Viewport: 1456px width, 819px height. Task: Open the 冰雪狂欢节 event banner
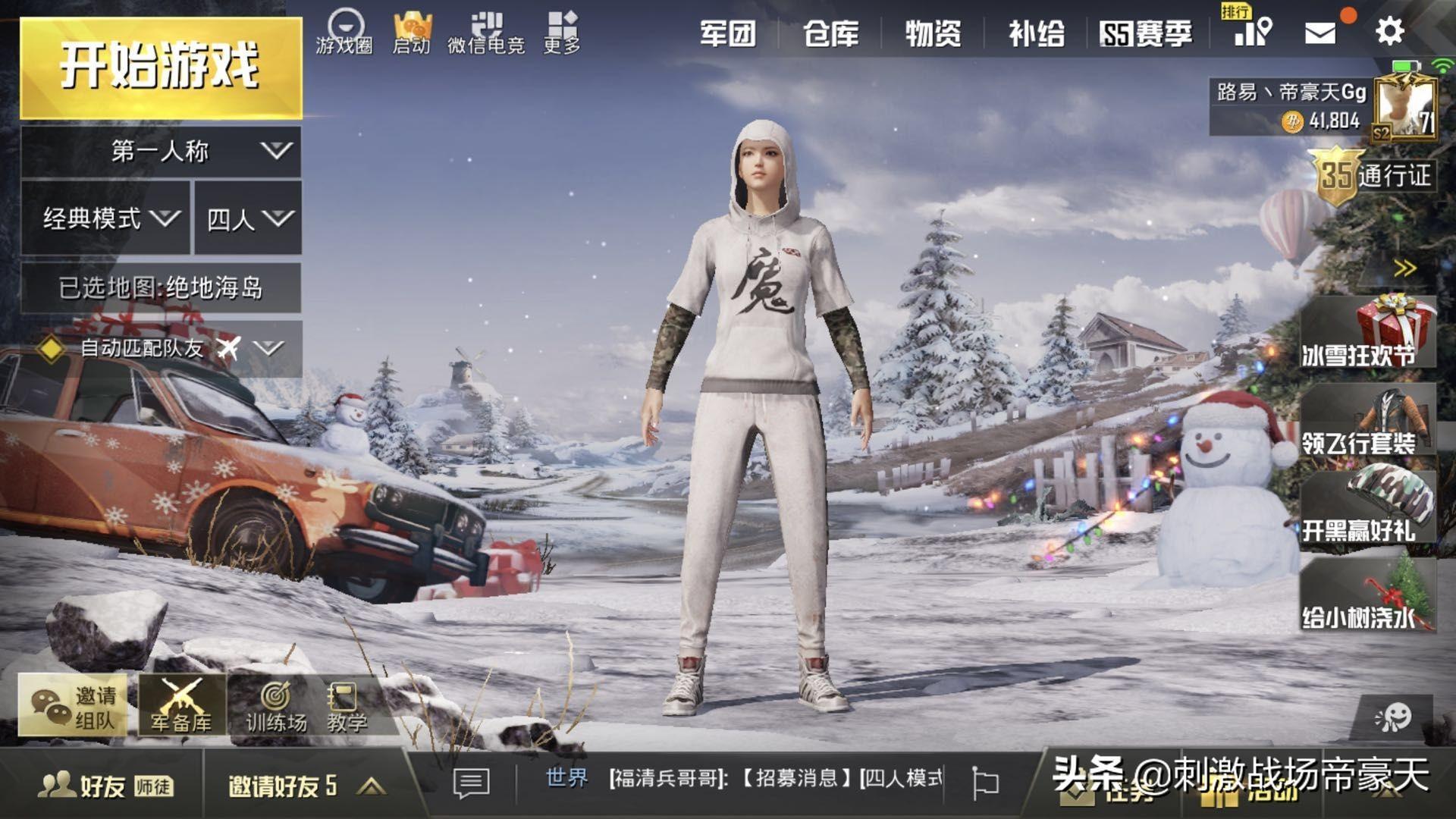(1367, 334)
